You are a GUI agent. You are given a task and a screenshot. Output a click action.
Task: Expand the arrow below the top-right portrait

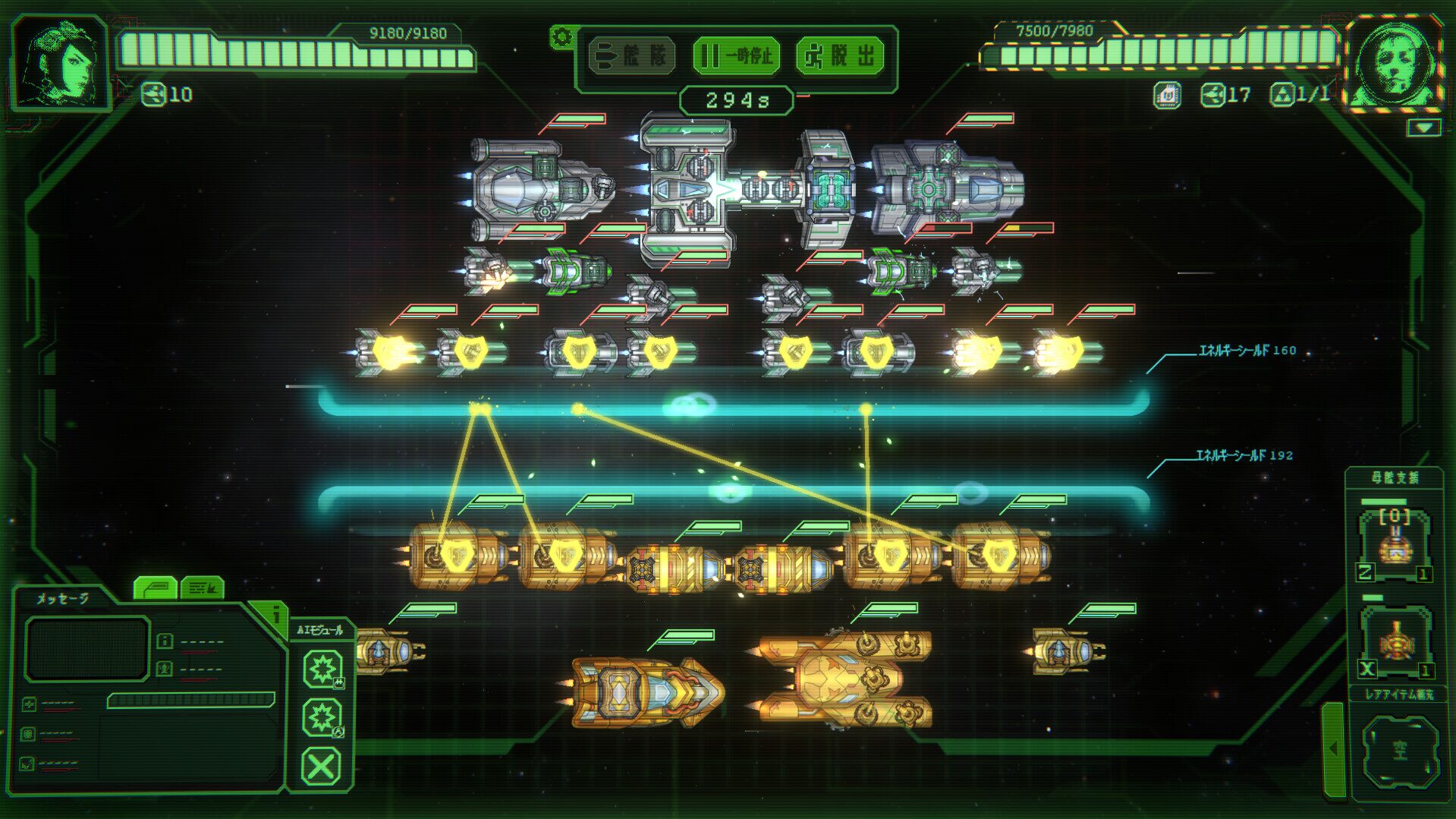click(x=1426, y=125)
